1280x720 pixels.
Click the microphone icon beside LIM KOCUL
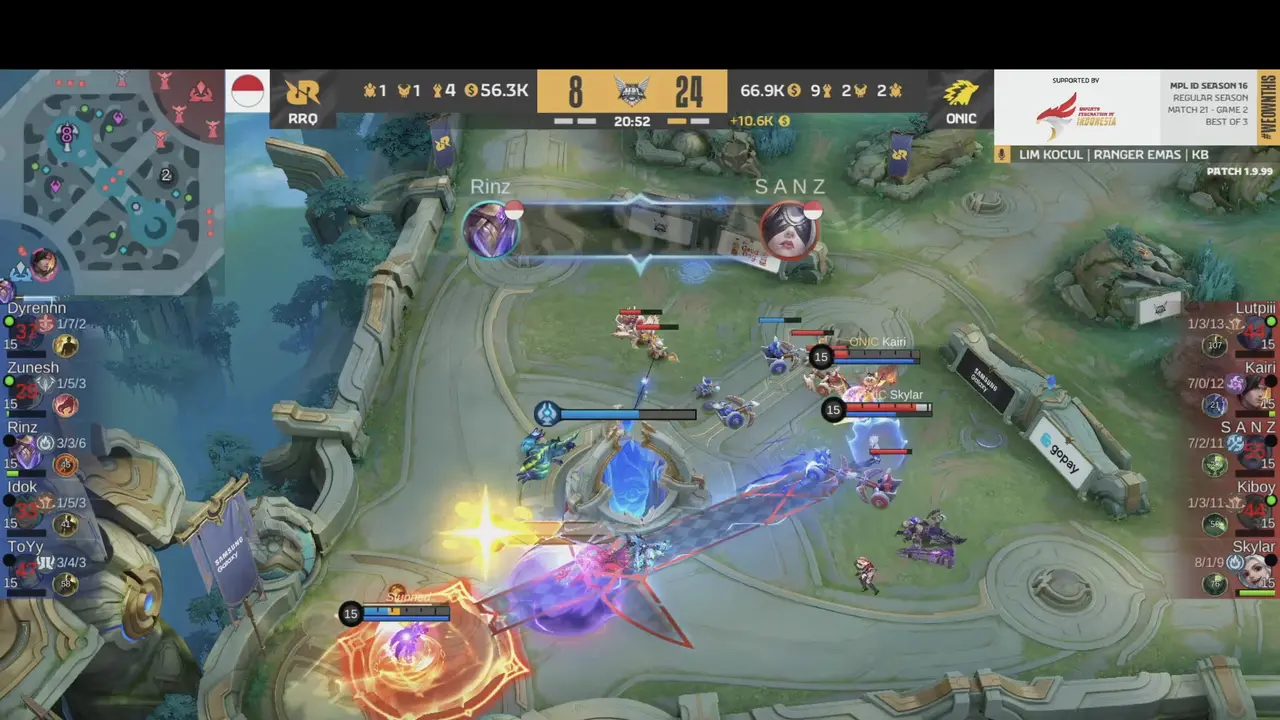pyautogui.click(x=1000, y=154)
